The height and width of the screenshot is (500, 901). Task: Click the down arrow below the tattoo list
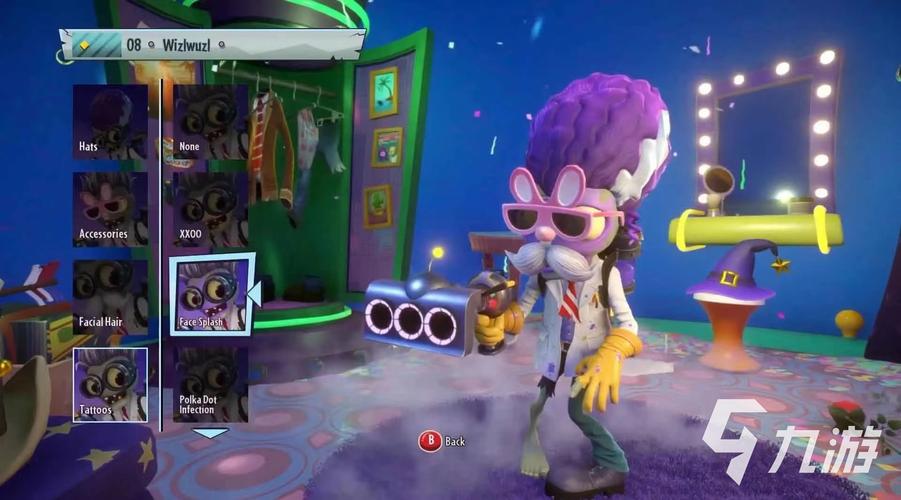click(x=210, y=433)
